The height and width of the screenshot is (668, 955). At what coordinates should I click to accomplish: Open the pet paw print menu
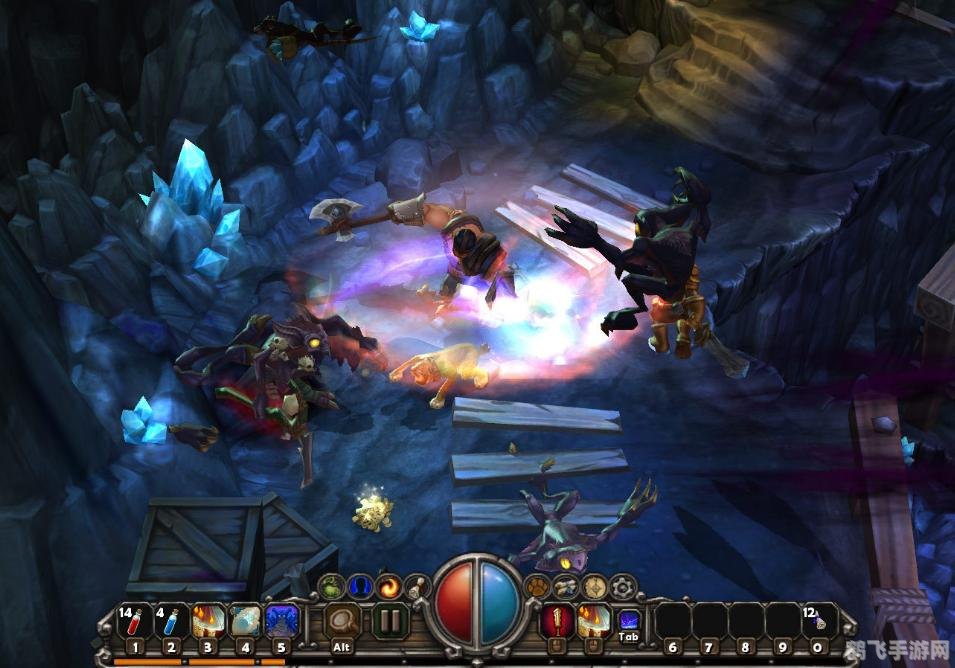click(540, 586)
